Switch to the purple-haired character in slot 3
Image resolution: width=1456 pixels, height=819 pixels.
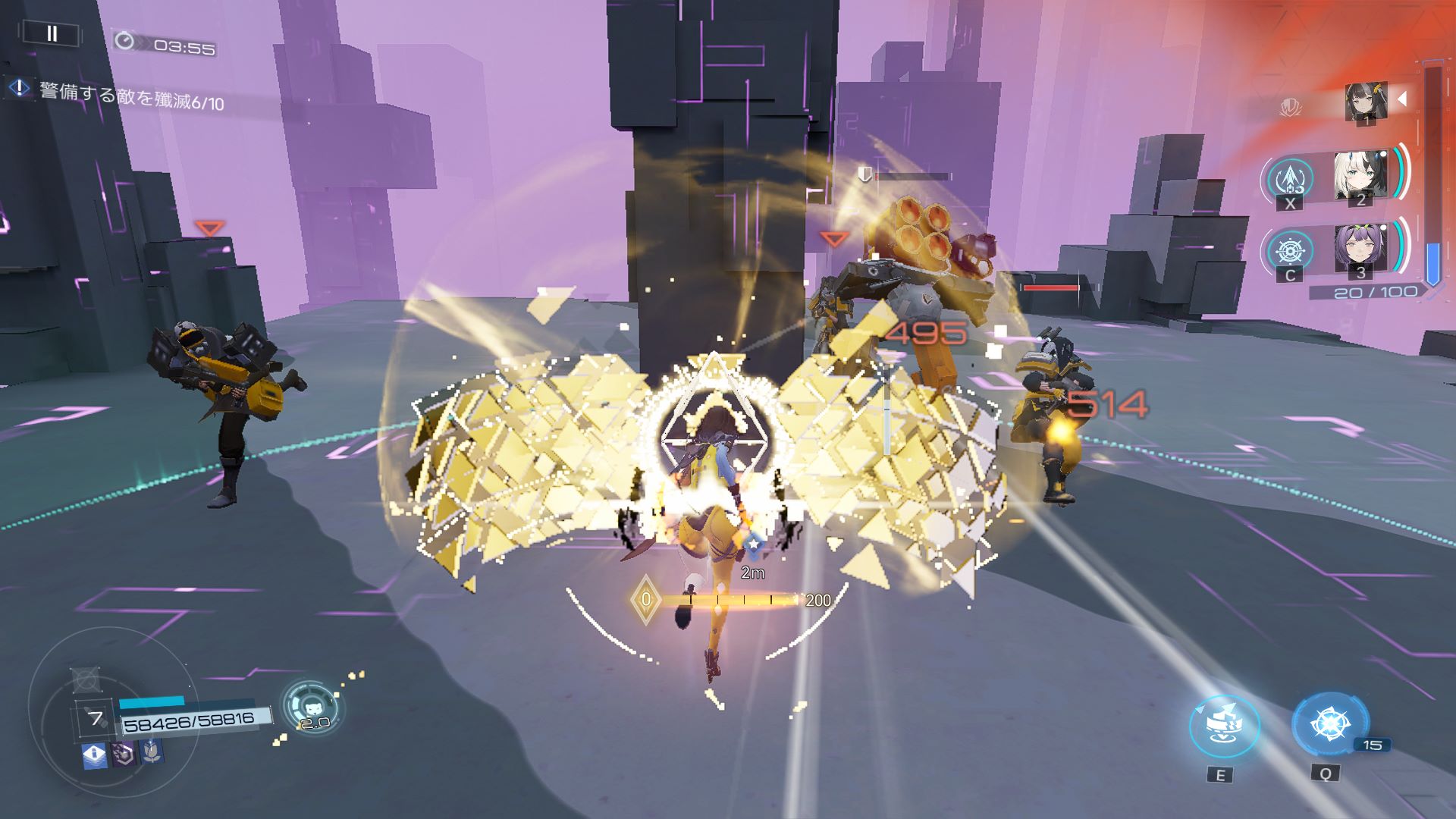[x=1360, y=250]
